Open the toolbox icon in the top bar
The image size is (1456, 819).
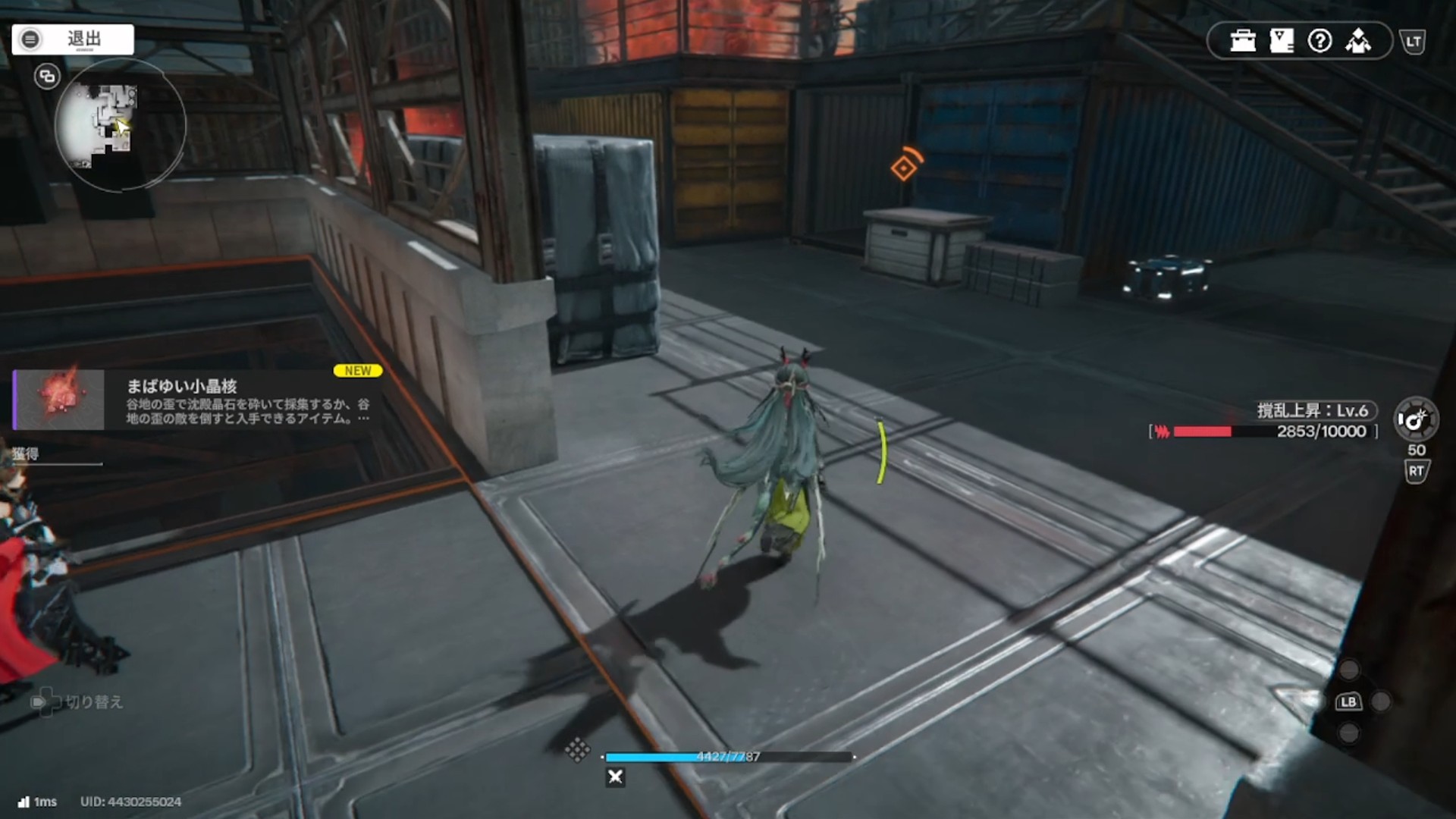1243,41
